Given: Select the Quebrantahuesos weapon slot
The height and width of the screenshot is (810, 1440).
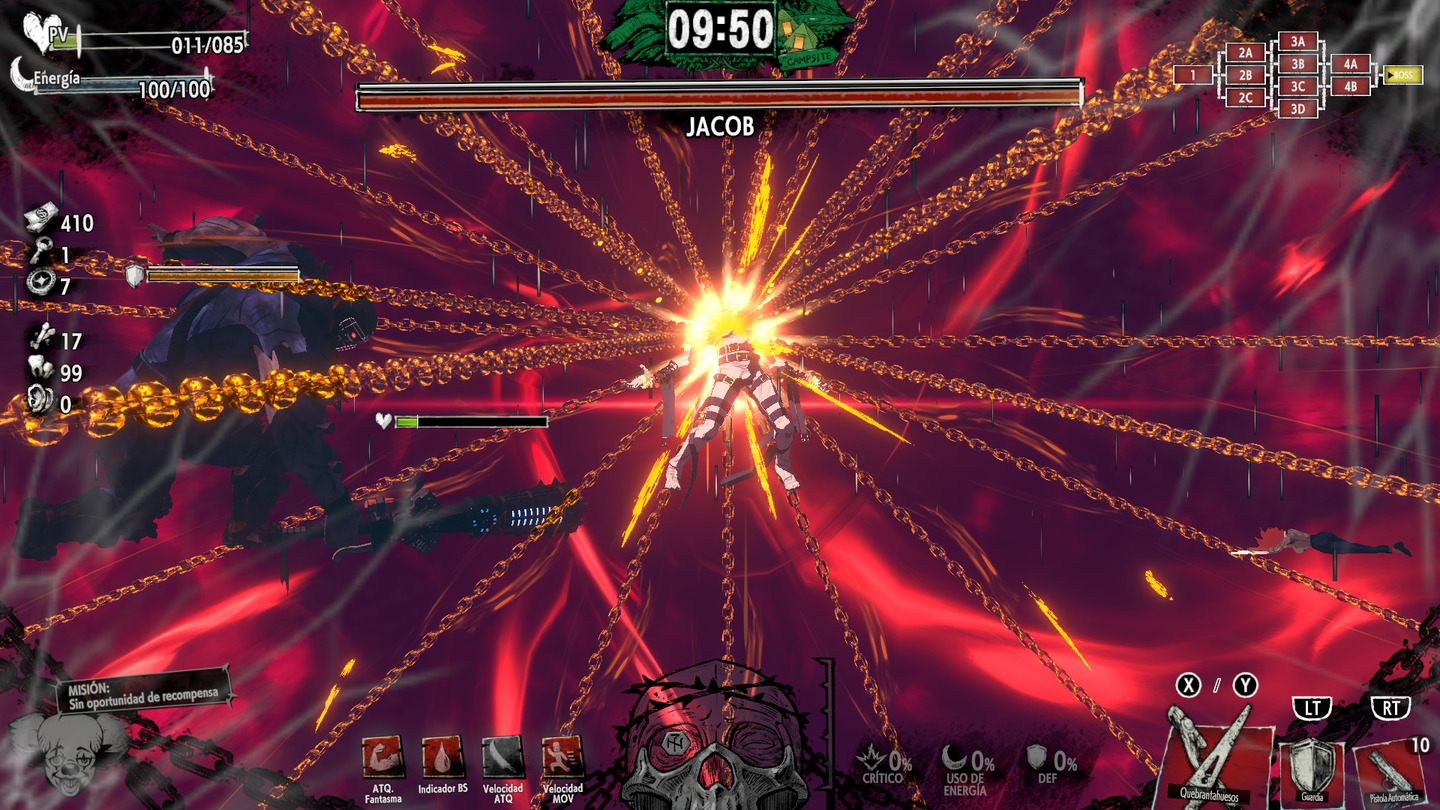Looking at the screenshot, I should (x=1219, y=753).
